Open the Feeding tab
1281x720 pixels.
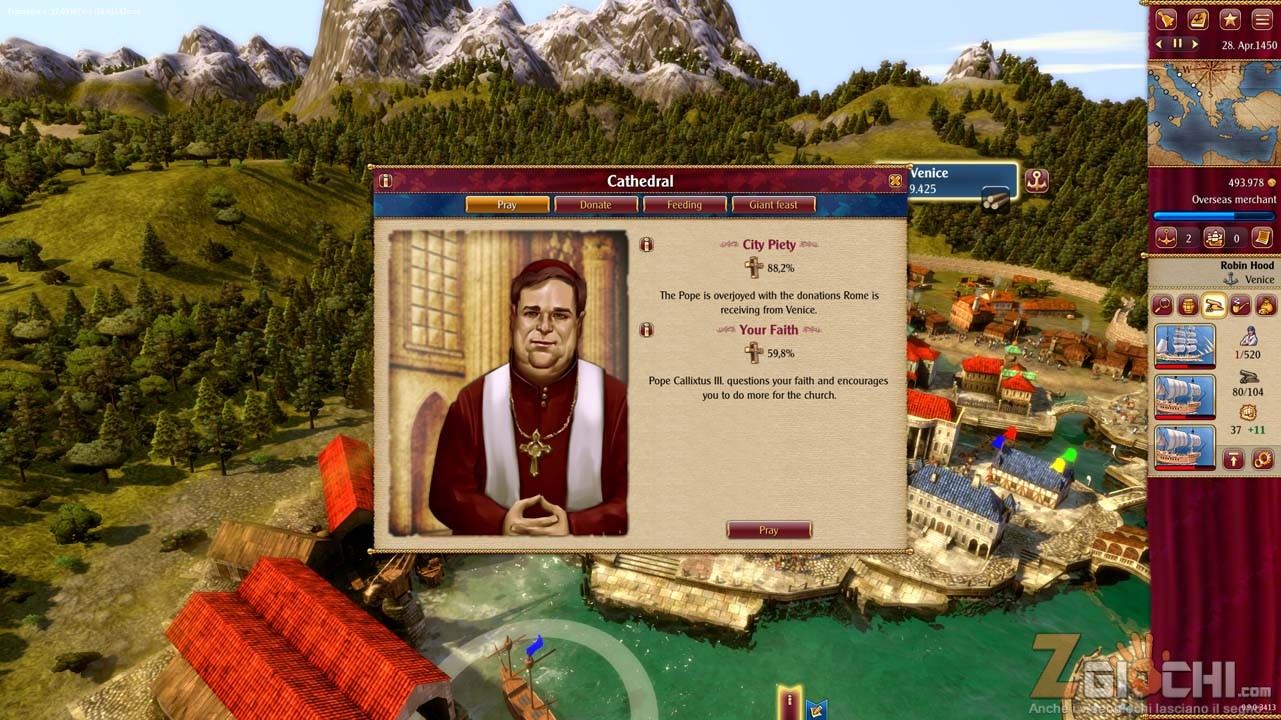coord(684,205)
